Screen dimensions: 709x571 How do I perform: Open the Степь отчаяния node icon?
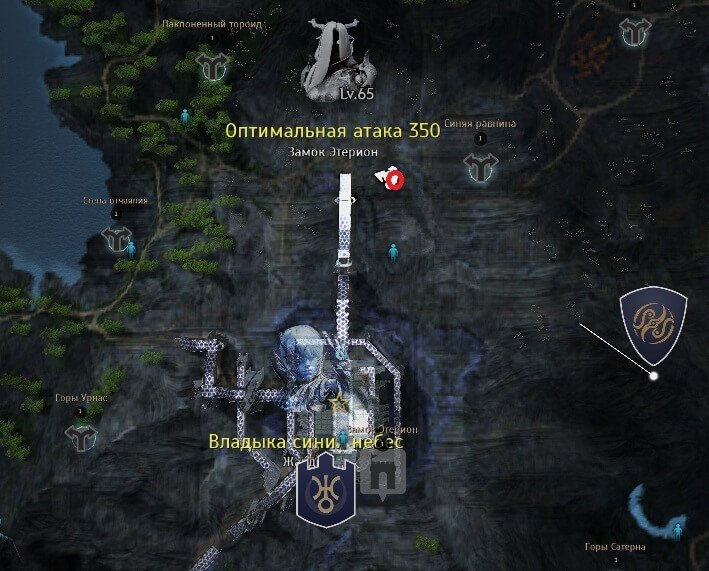coord(116,239)
